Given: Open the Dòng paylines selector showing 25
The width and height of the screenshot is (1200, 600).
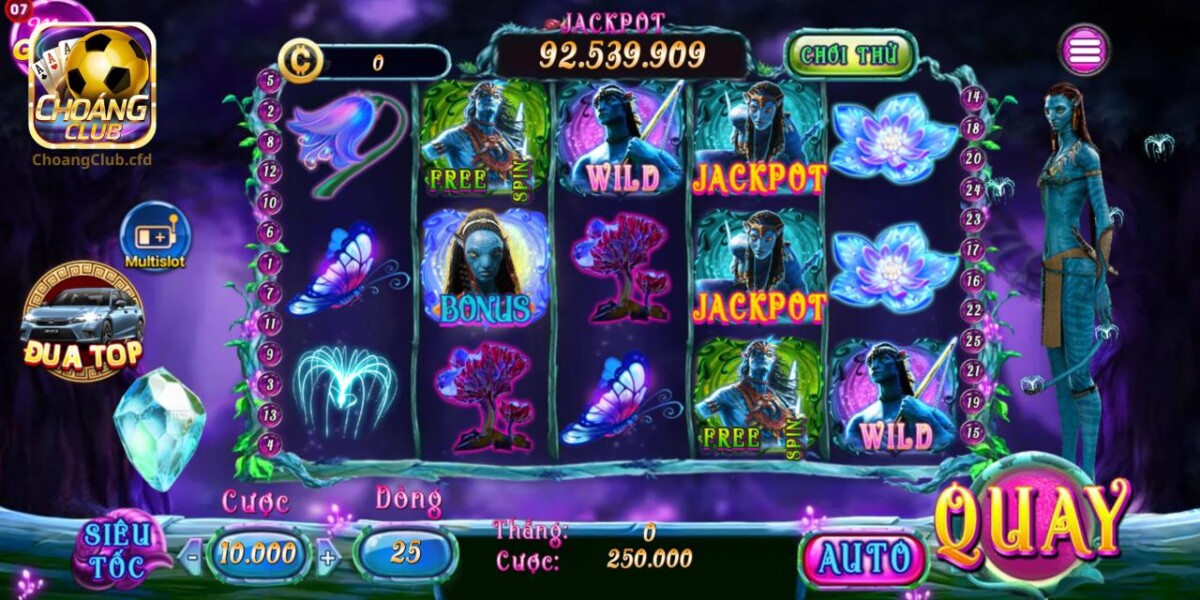Looking at the screenshot, I should tap(405, 553).
